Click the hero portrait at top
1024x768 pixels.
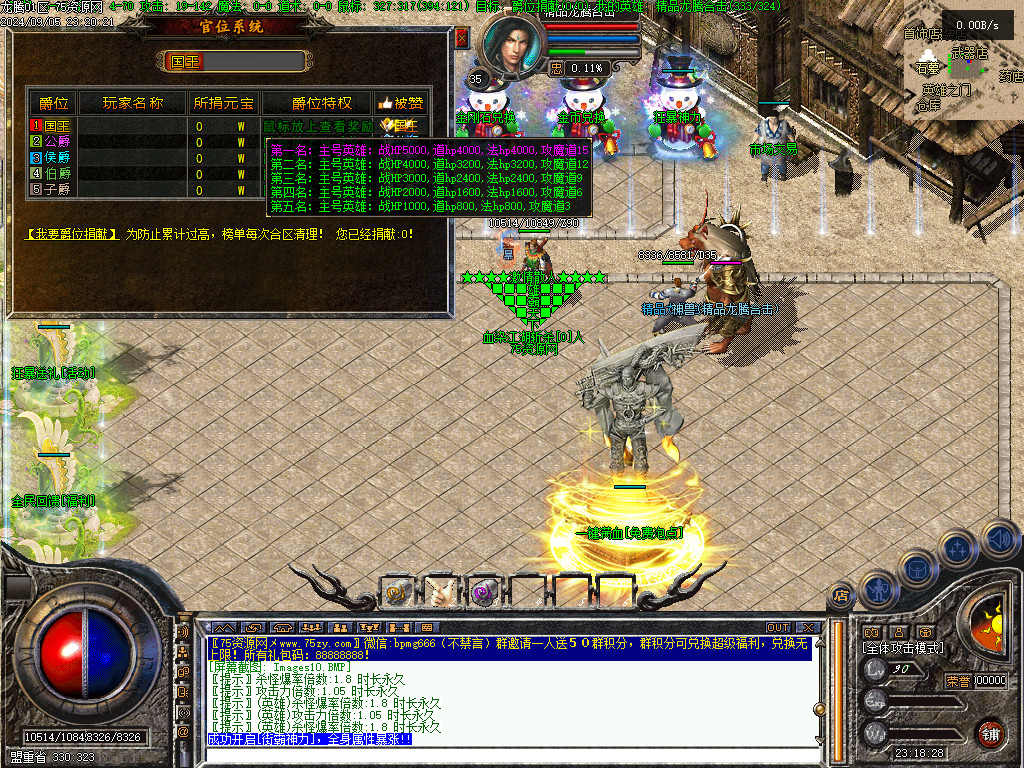tap(514, 45)
